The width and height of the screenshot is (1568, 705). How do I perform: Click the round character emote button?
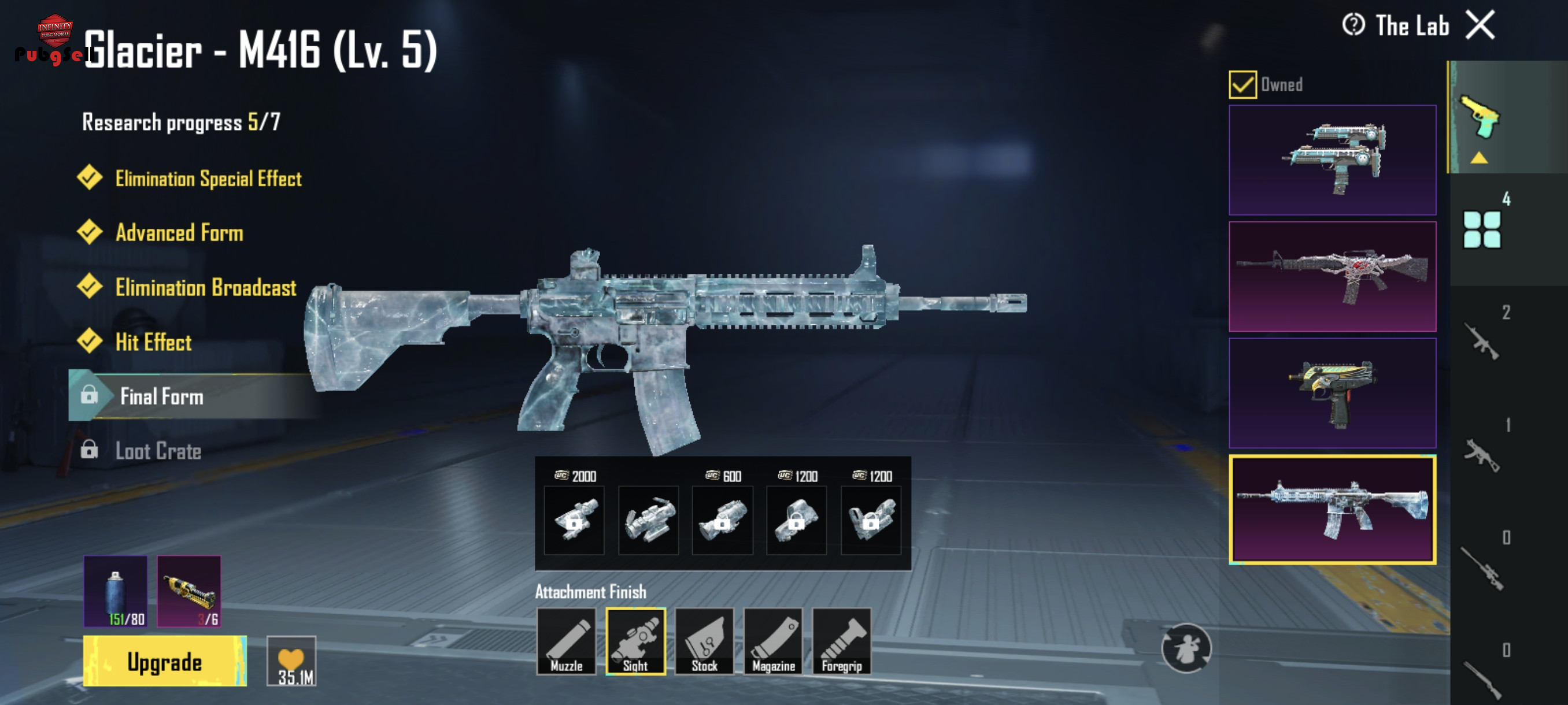[x=1186, y=648]
